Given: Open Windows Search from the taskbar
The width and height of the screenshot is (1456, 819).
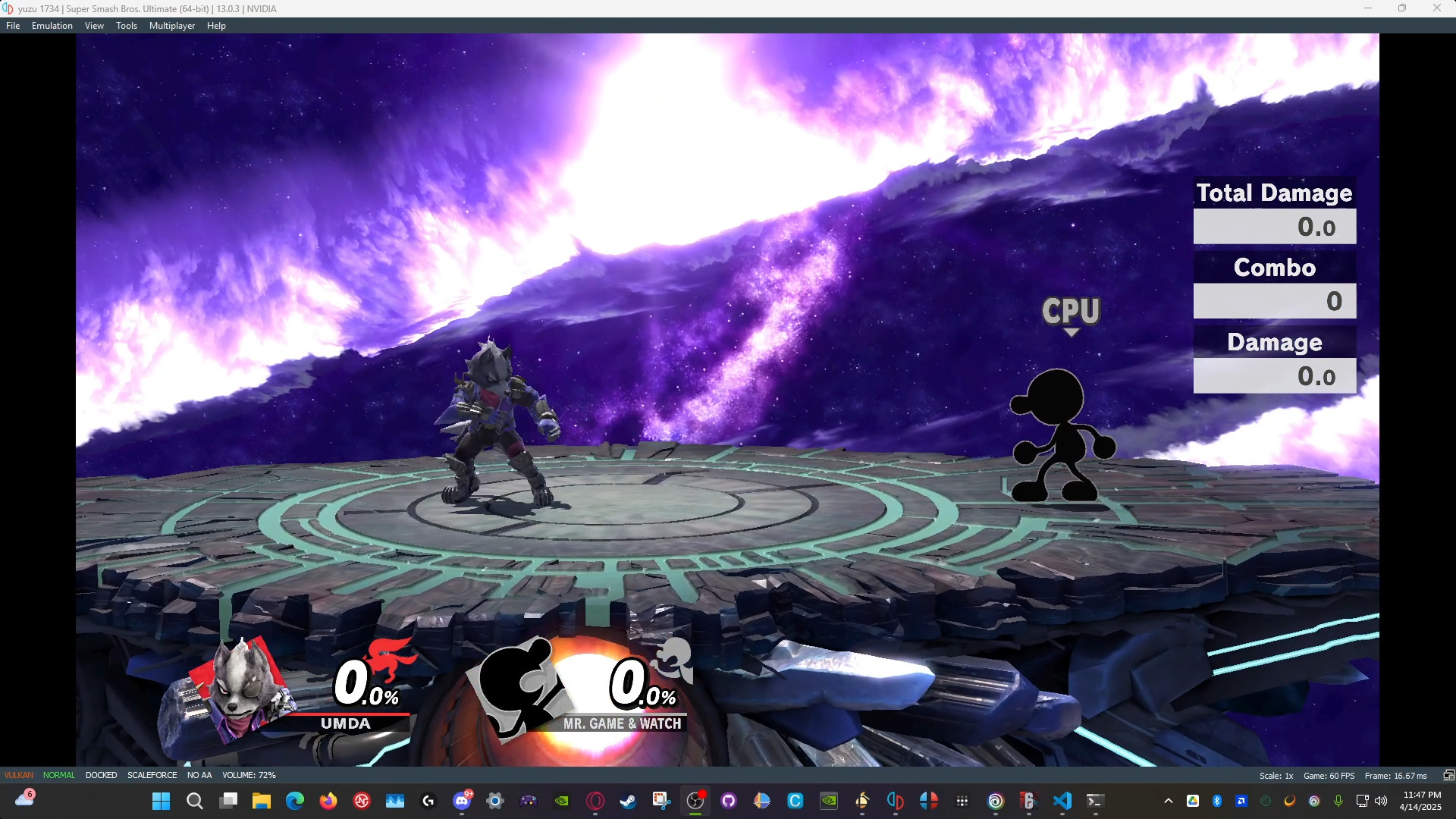Looking at the screenshot, I should pos(194,800).
